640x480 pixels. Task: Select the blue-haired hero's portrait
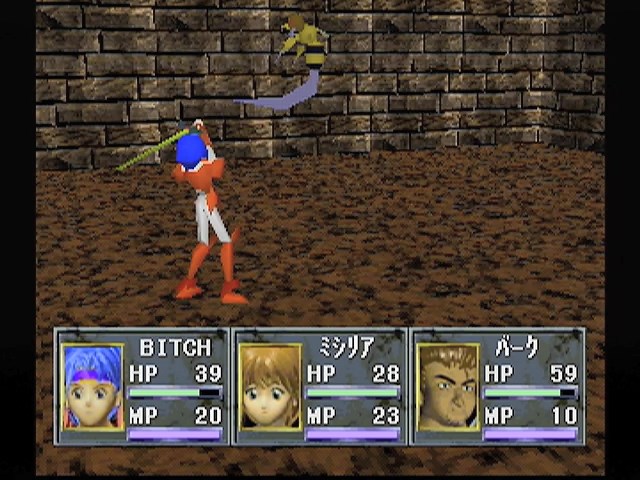point(92,387)
